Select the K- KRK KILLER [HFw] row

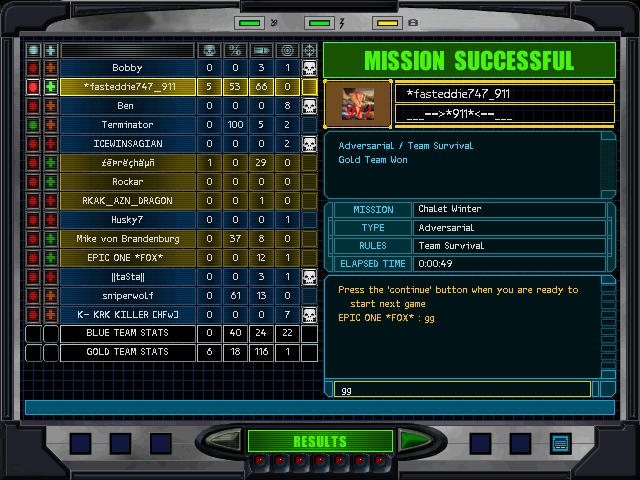[128, 315]
